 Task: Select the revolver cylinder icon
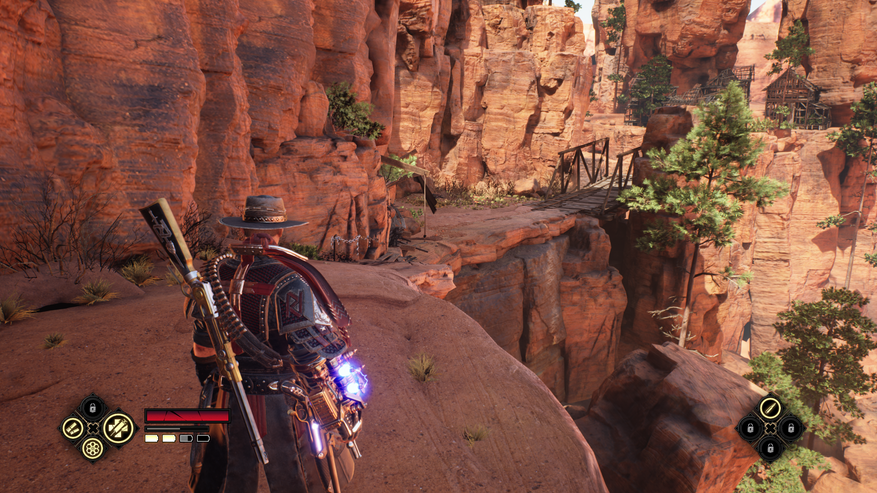click(92, 449)
